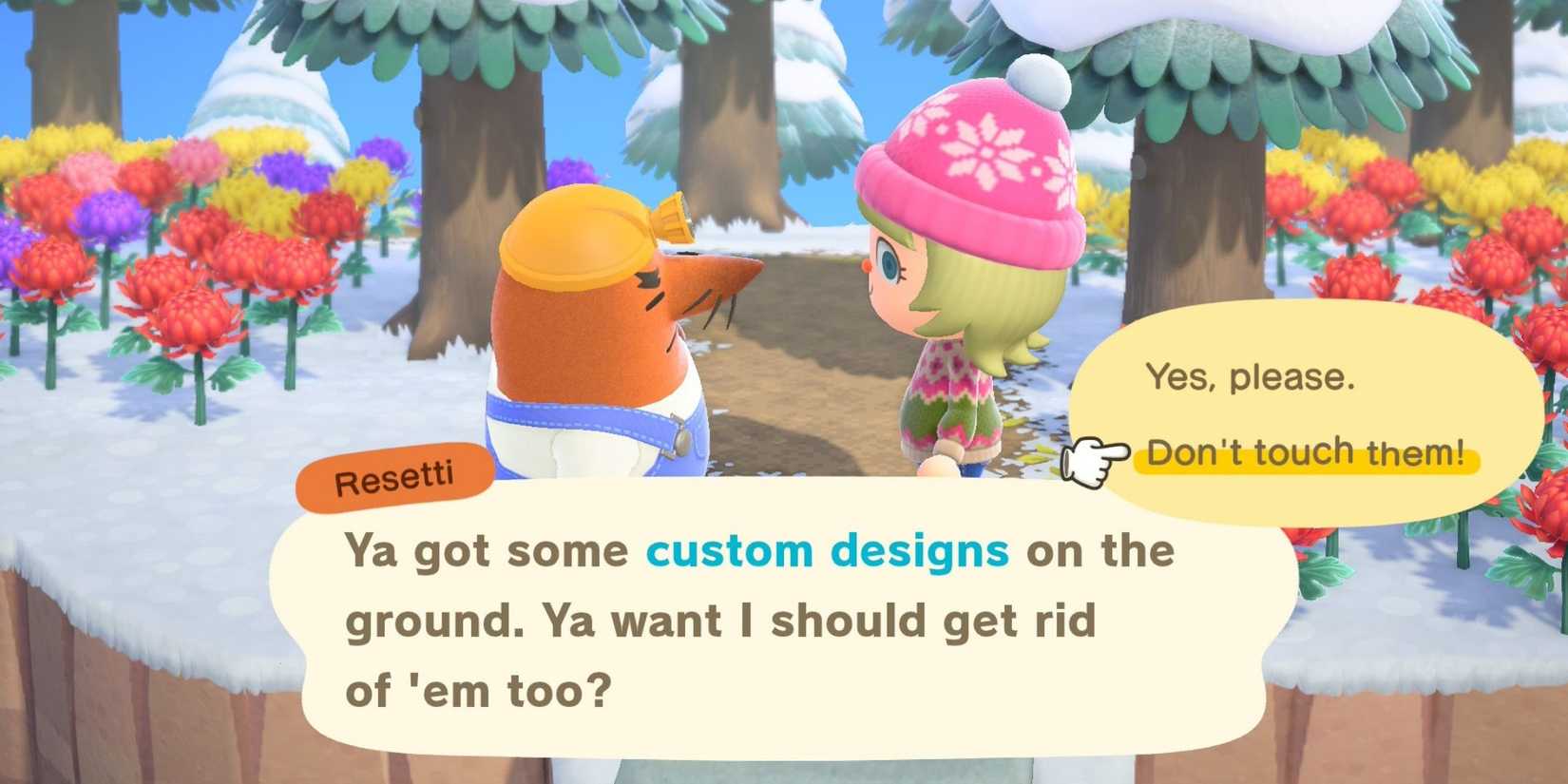Click the 'custom designs' highlighted text
The height and width of the screenshot is (784, 1568).
pos(827,549)
